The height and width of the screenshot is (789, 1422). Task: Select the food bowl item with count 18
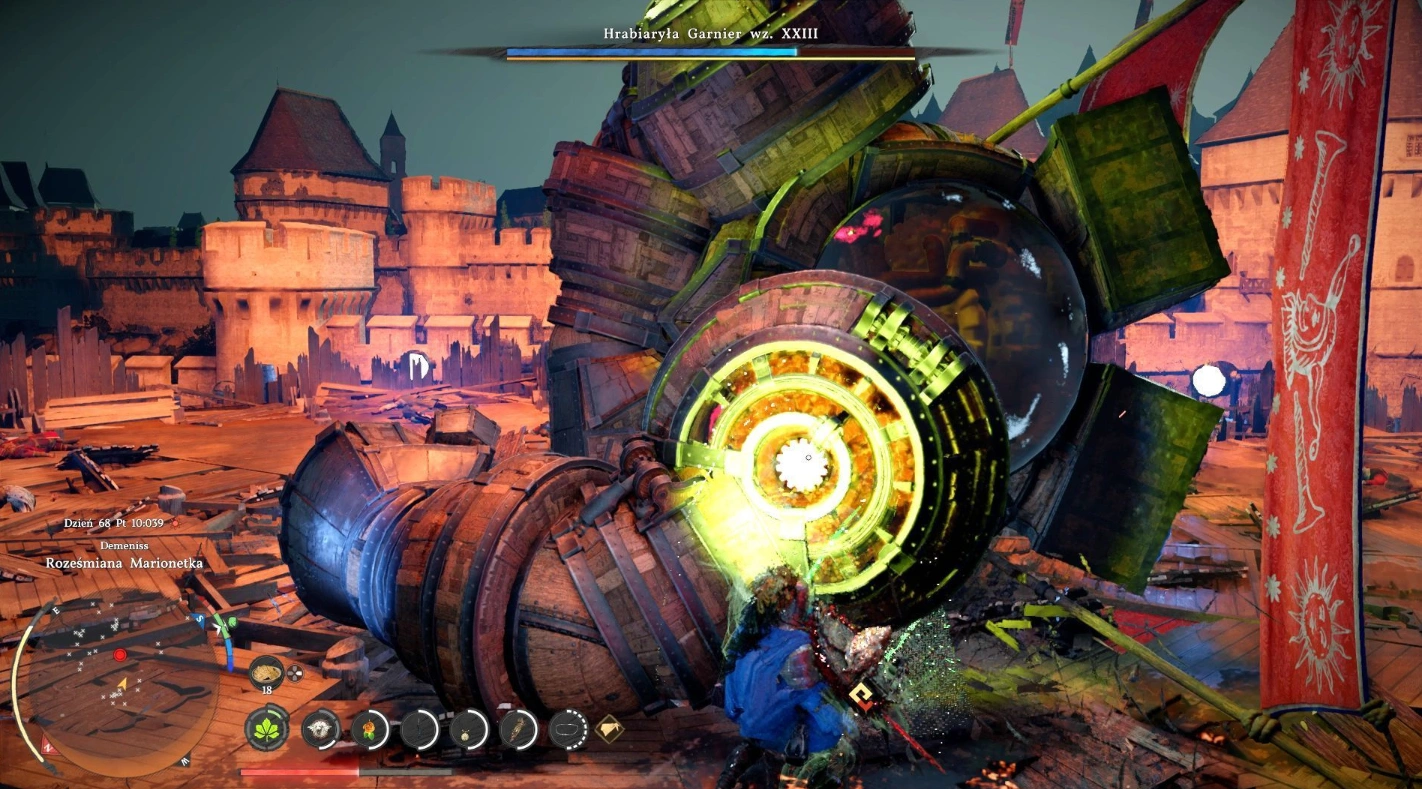pos(267,673)
